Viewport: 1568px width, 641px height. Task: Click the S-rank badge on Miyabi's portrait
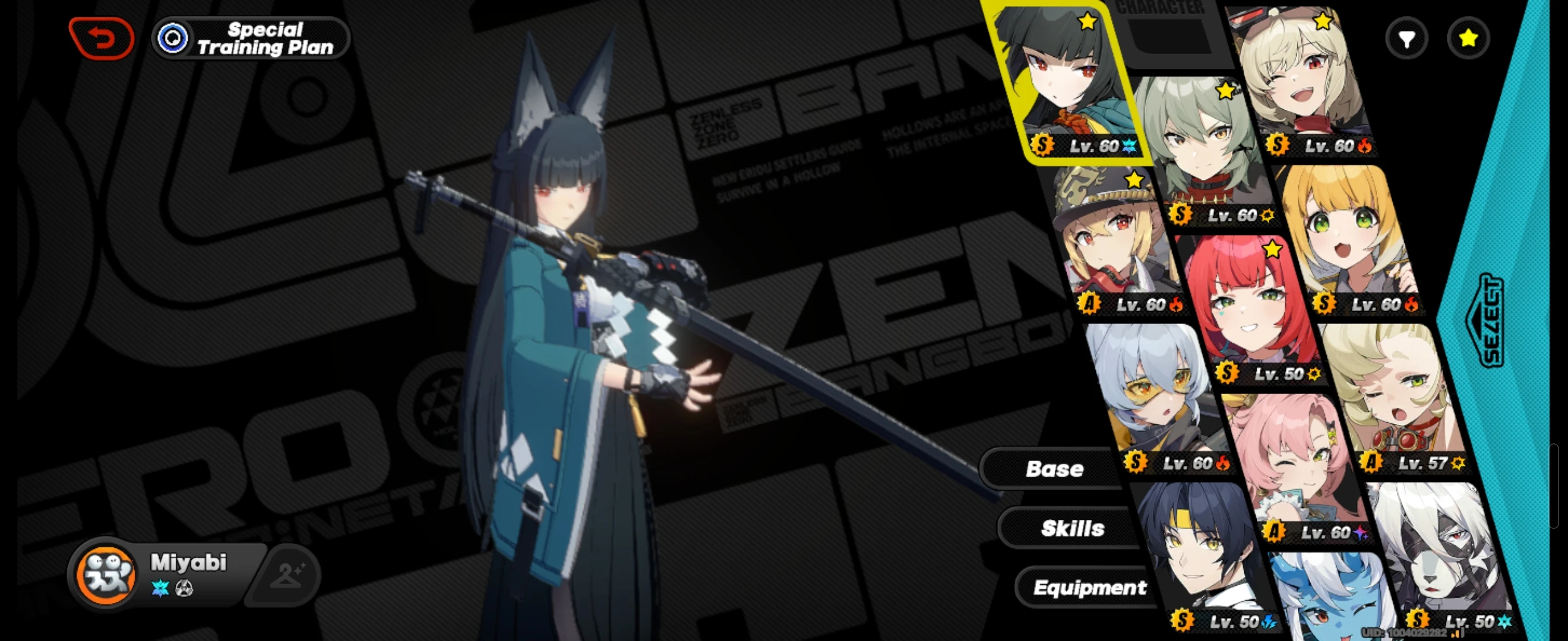(1045, 144)
